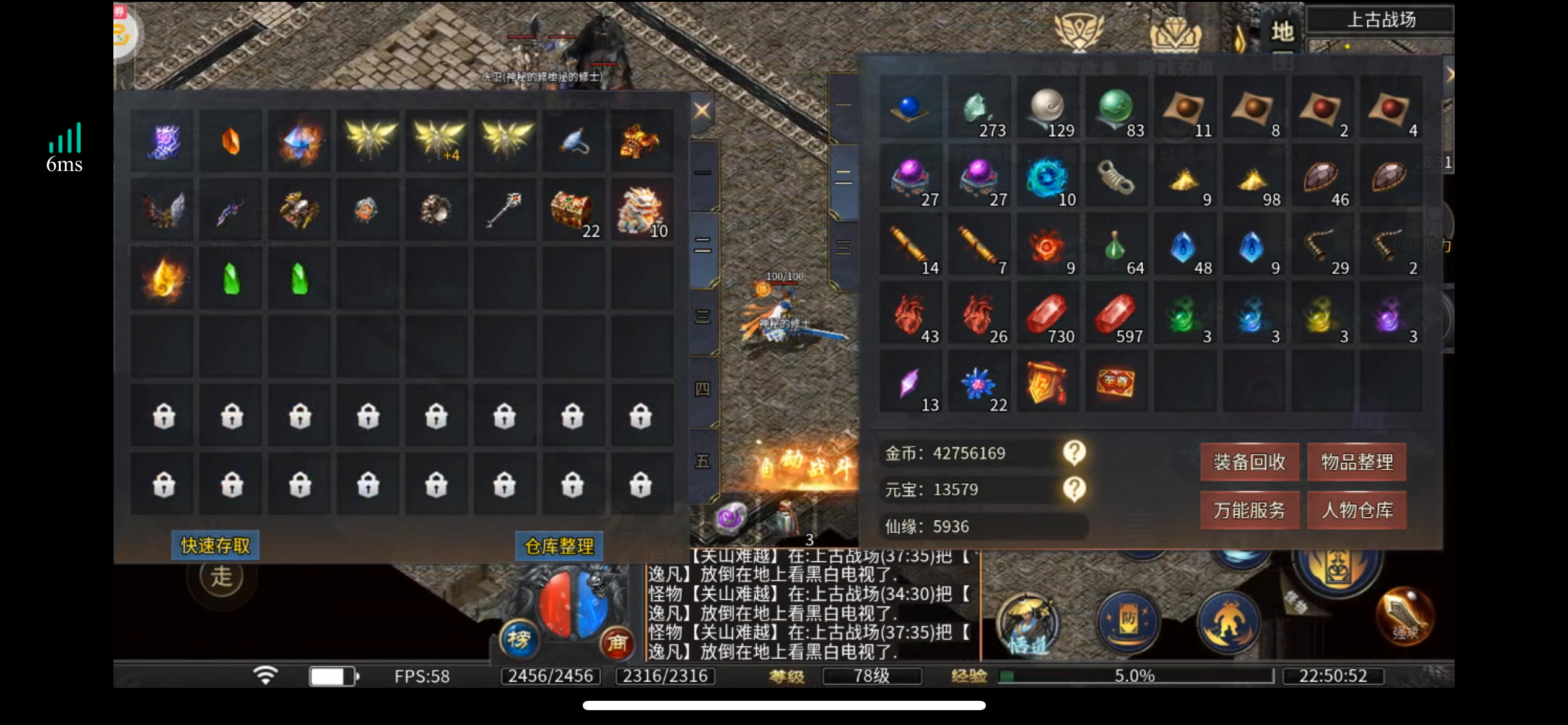Select the lion statue stack of 10
This screenshot has width=1568, height=725.
point(641,211)
